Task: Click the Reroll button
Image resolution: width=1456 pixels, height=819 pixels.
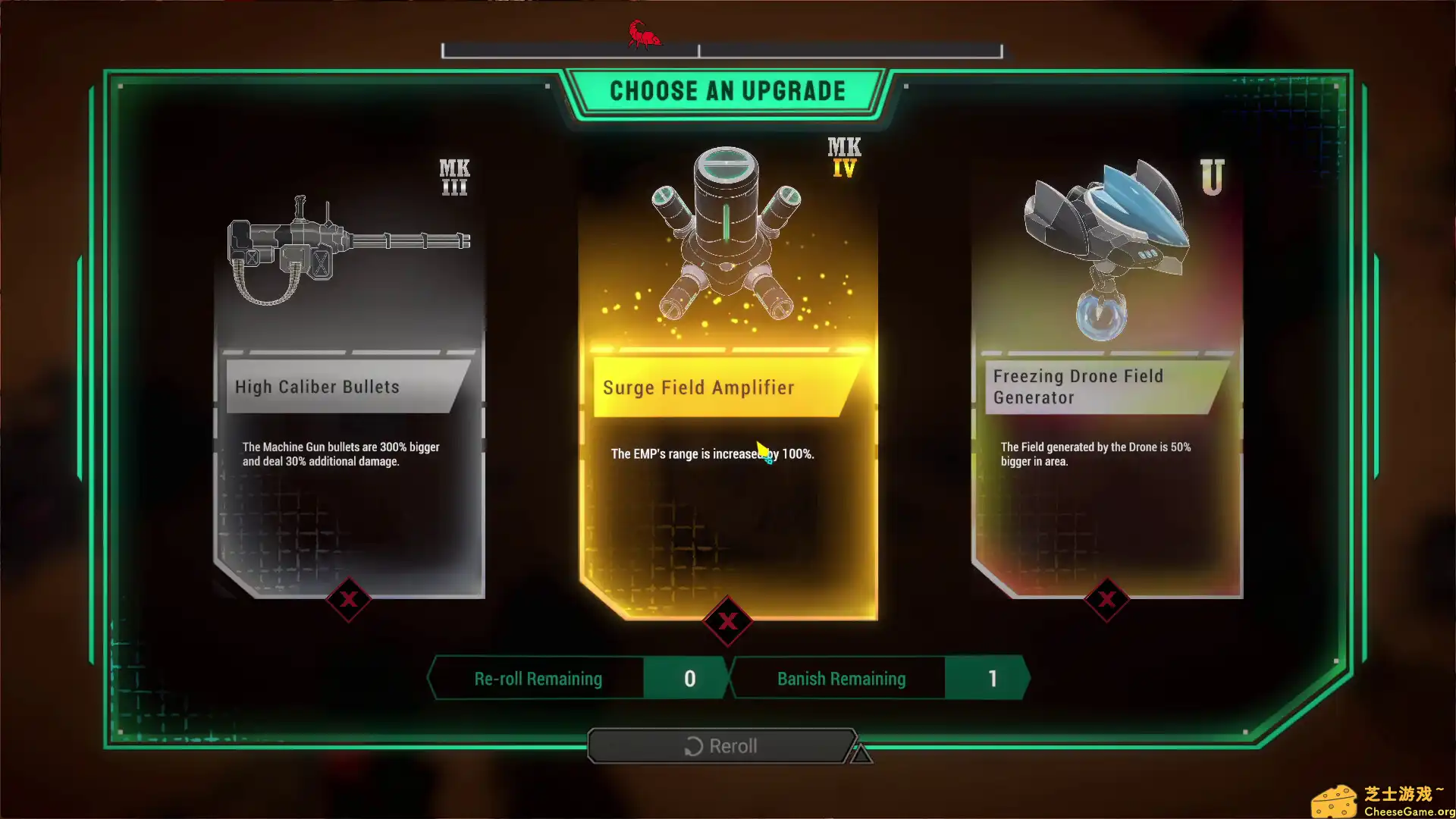Action: [x=722, y=746]
